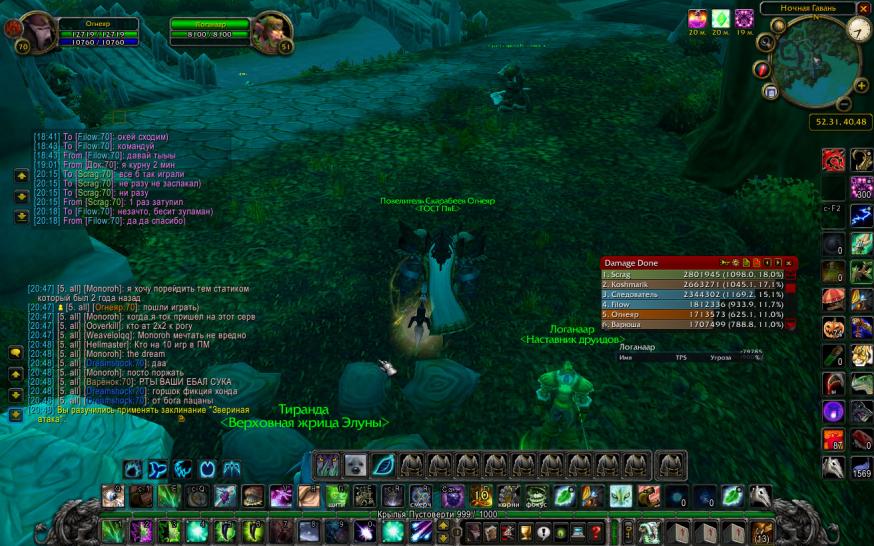
Task: Zoom out the minimap with the minus button
Action: [x=845, y=103]
